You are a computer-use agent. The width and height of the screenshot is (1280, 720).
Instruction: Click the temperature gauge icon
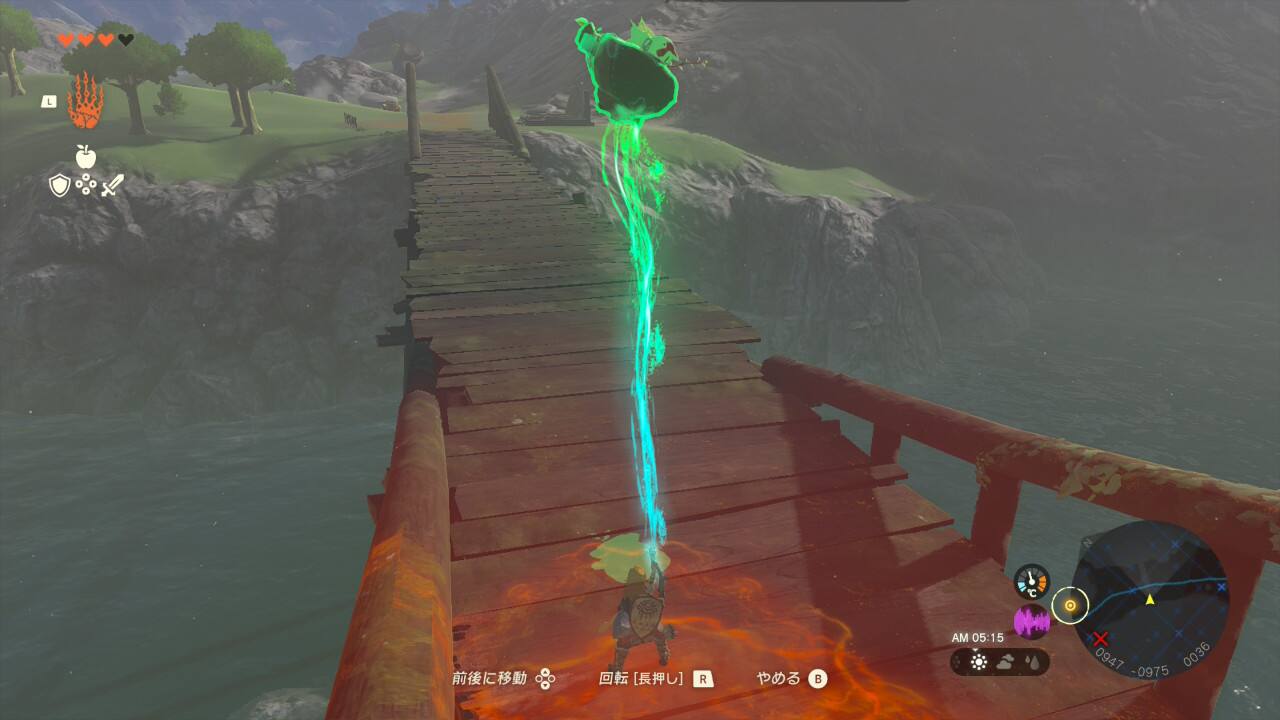(x=1031, y=582)
